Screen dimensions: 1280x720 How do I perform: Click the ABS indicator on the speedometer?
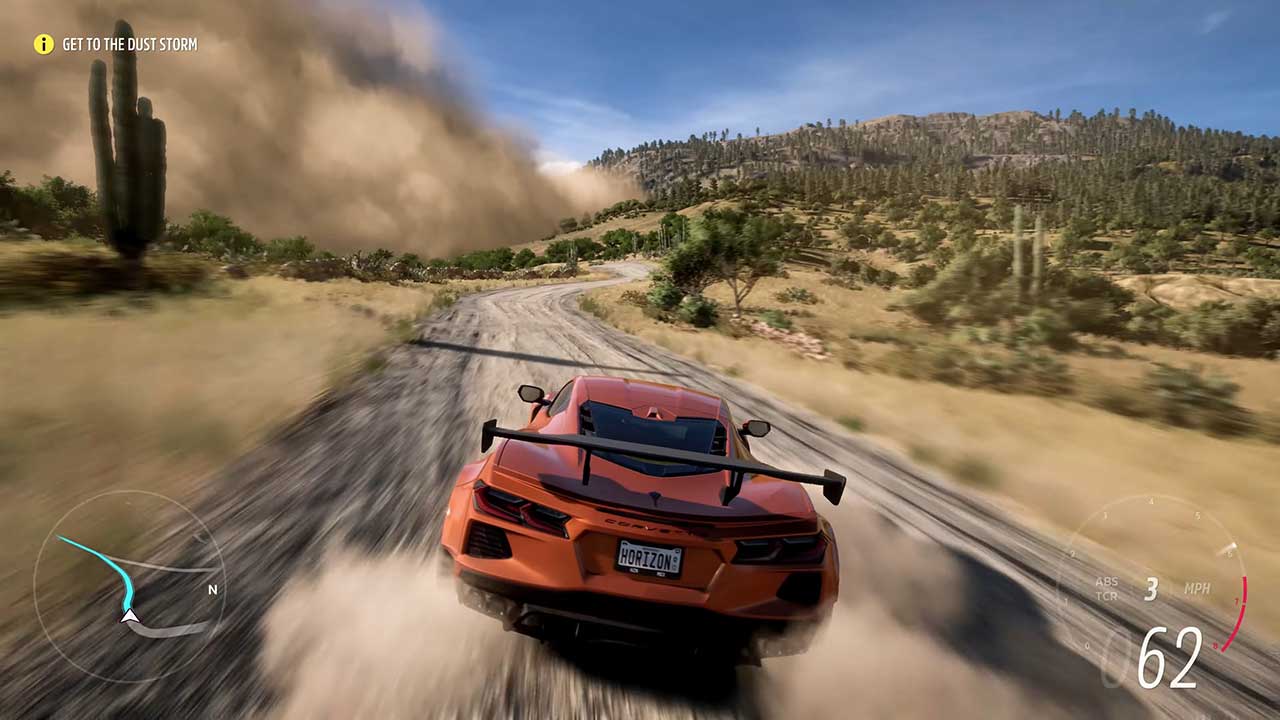click(1106, 582)
